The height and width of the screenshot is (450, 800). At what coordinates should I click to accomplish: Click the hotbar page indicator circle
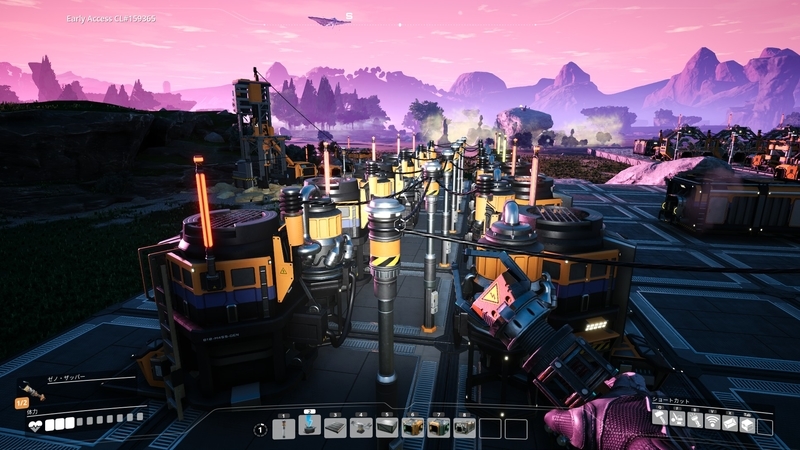coord(260,429)
